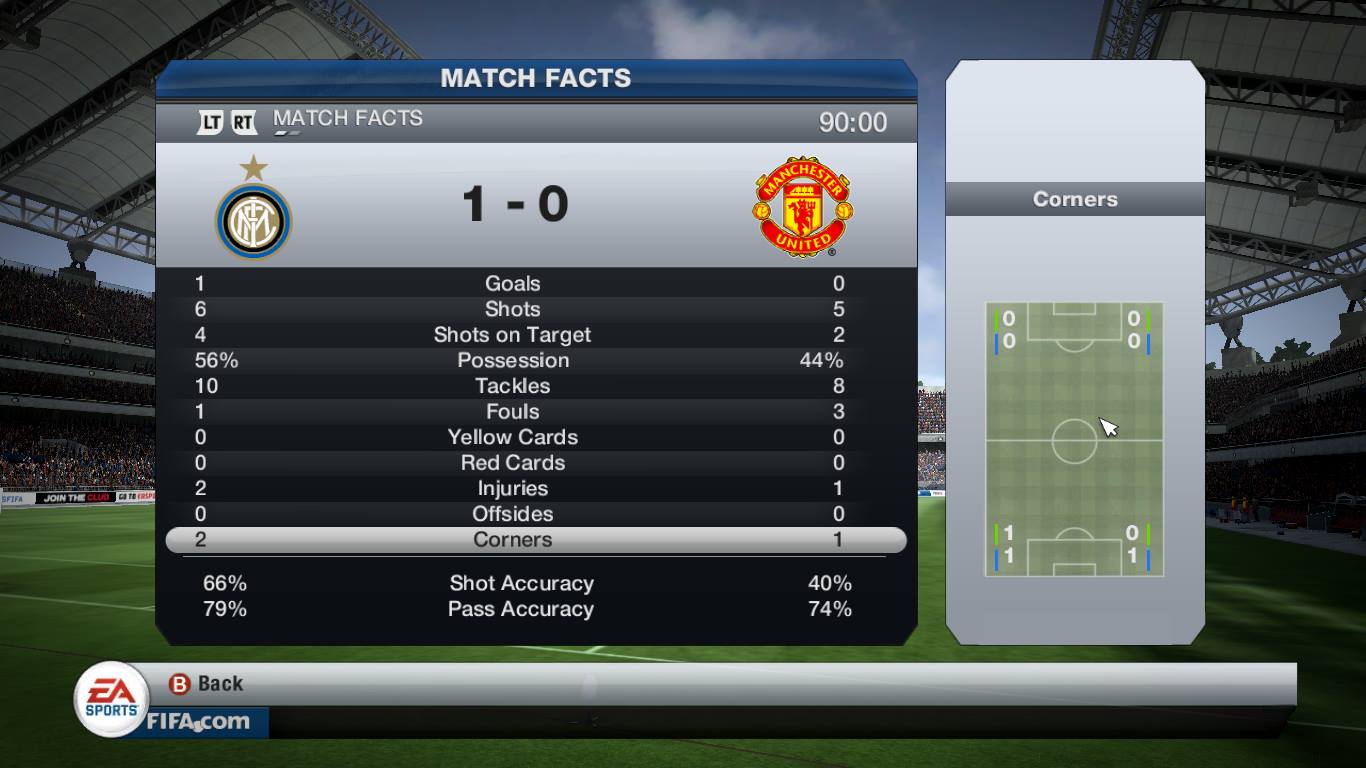
Task: Choose the Shots on Target row
Action: click(x=512, y=335)
